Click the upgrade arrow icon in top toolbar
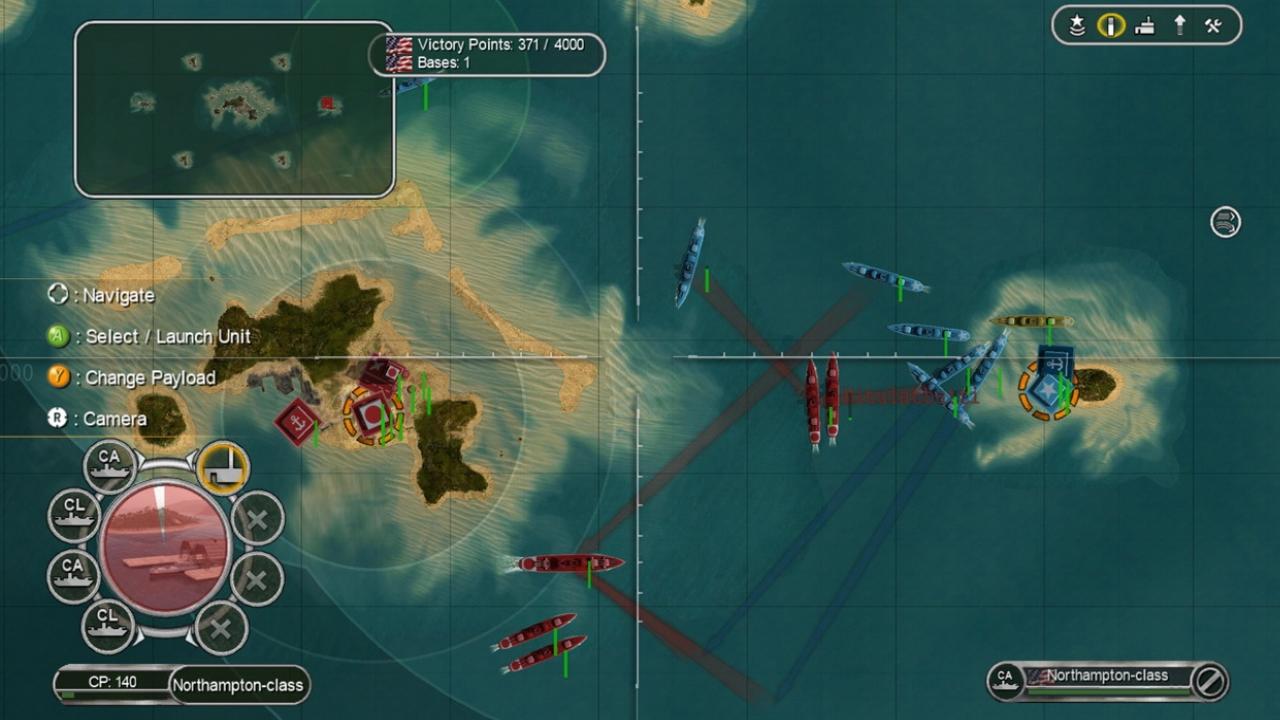The image size is (1280, 720). pos(1180,26)
